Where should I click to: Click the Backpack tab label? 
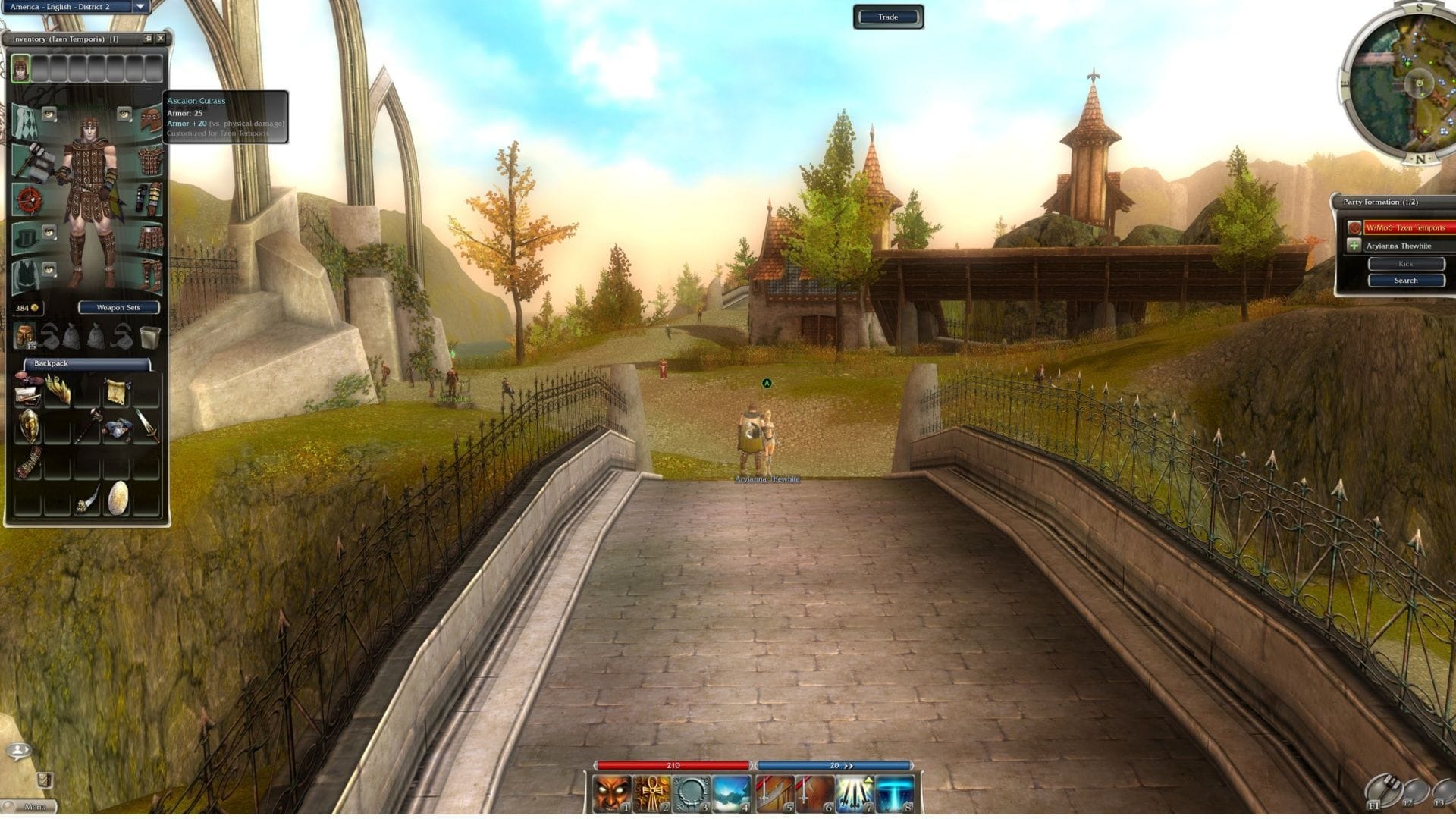51,363
